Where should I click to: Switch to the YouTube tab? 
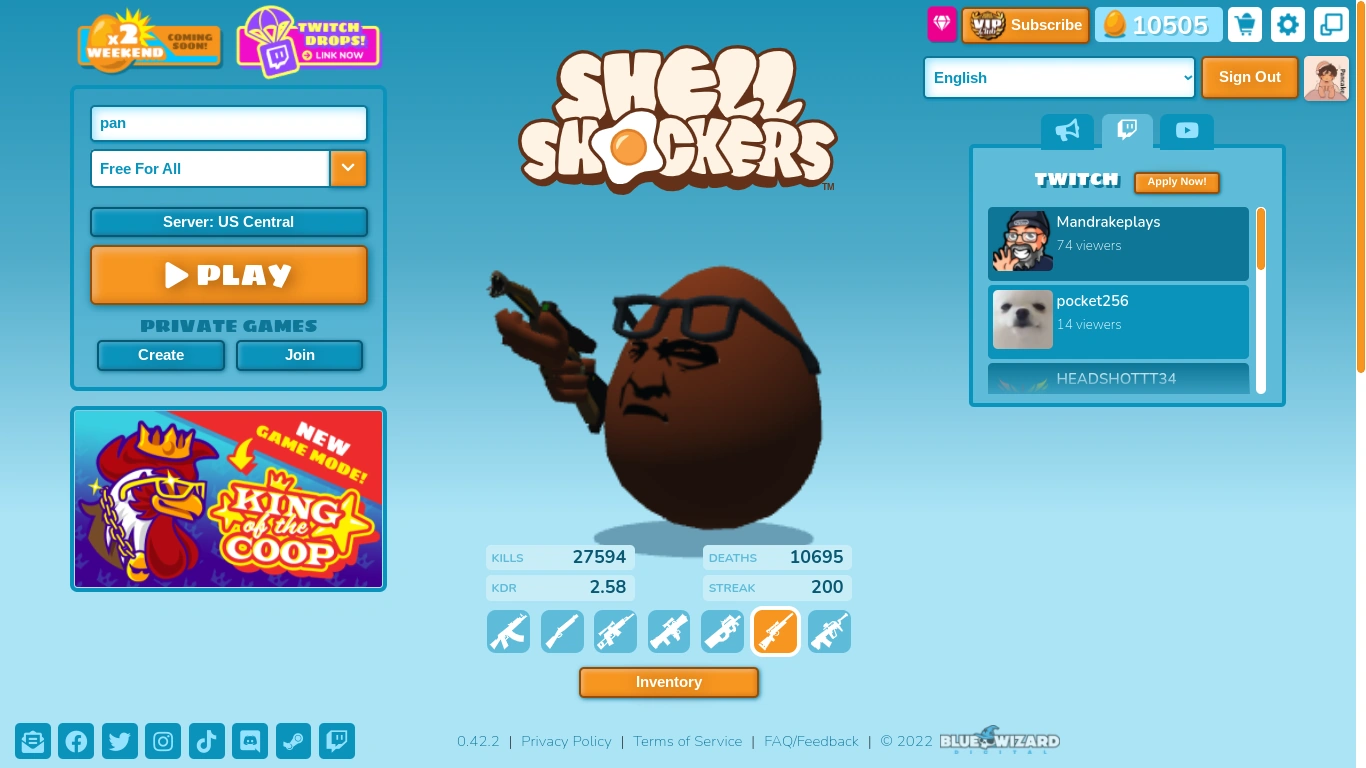click(x=1186, y=130)
